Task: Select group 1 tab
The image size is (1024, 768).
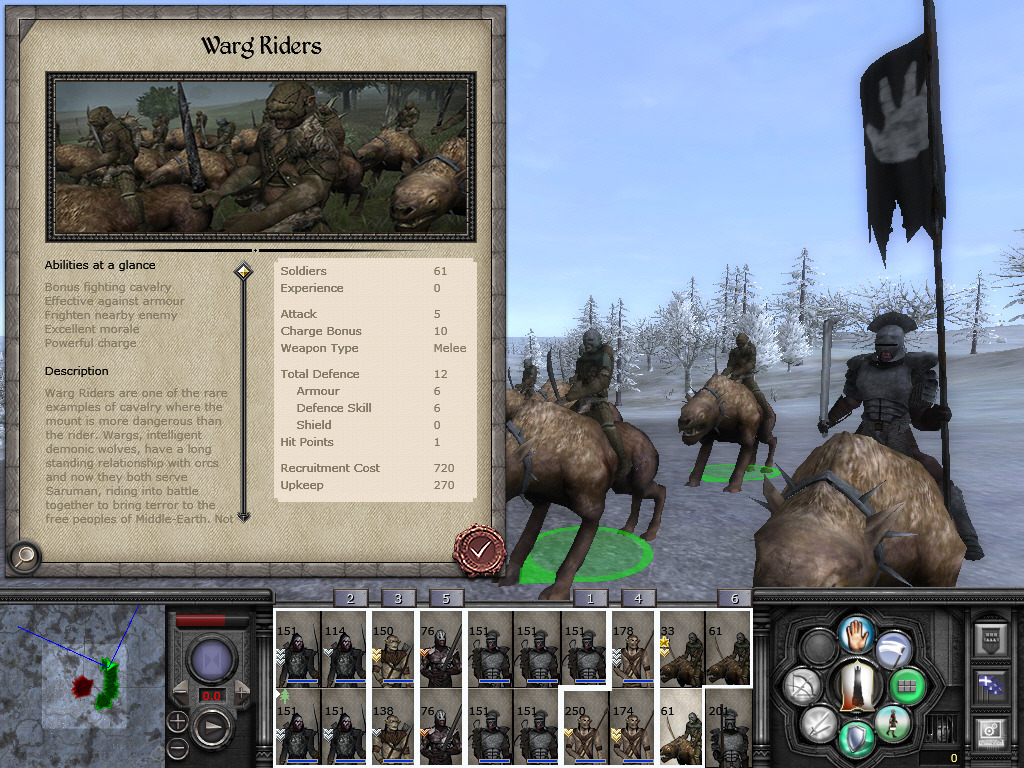Action: (x=590, y=598)
